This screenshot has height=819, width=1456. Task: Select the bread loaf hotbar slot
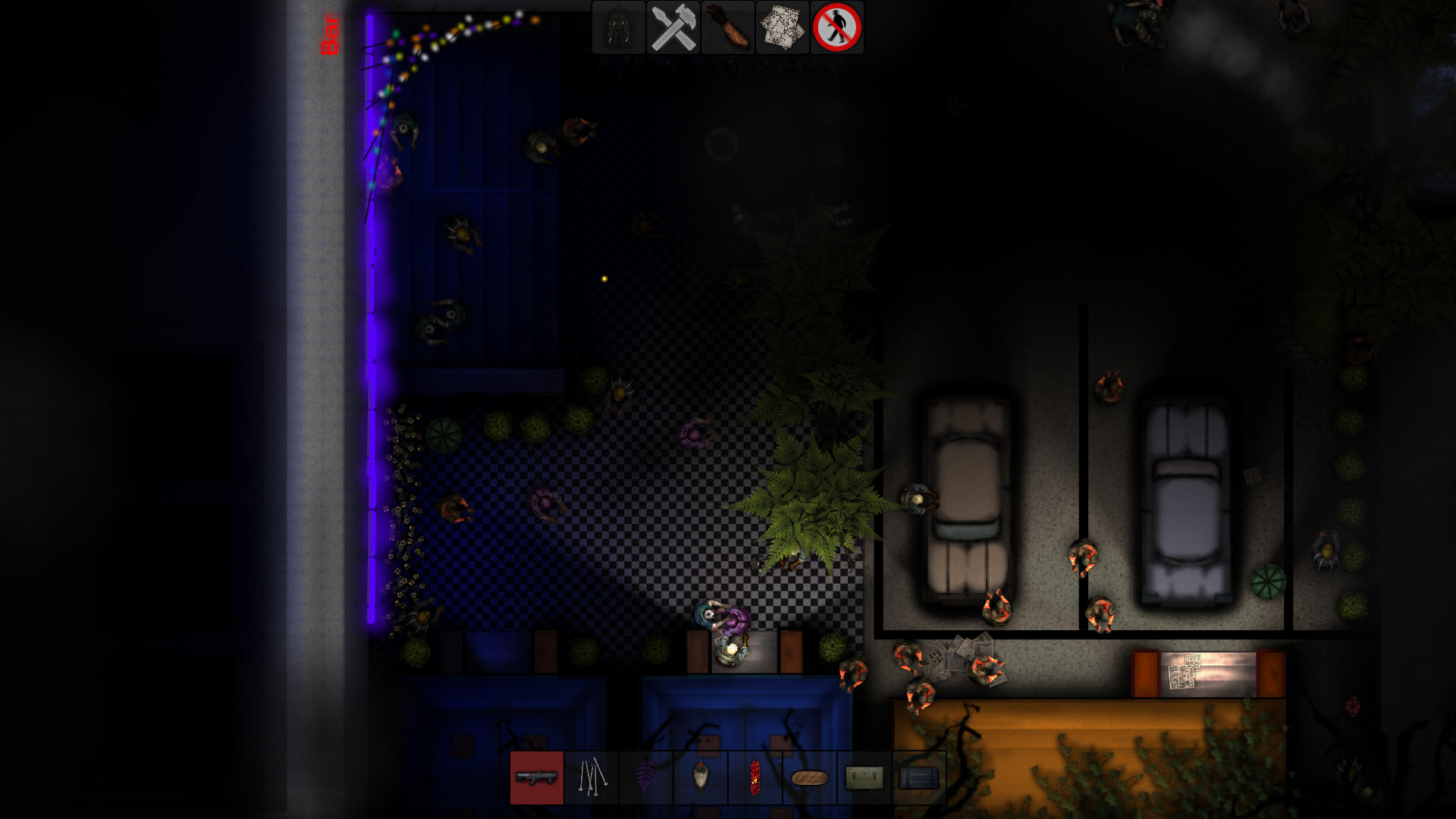click(810, 777)
